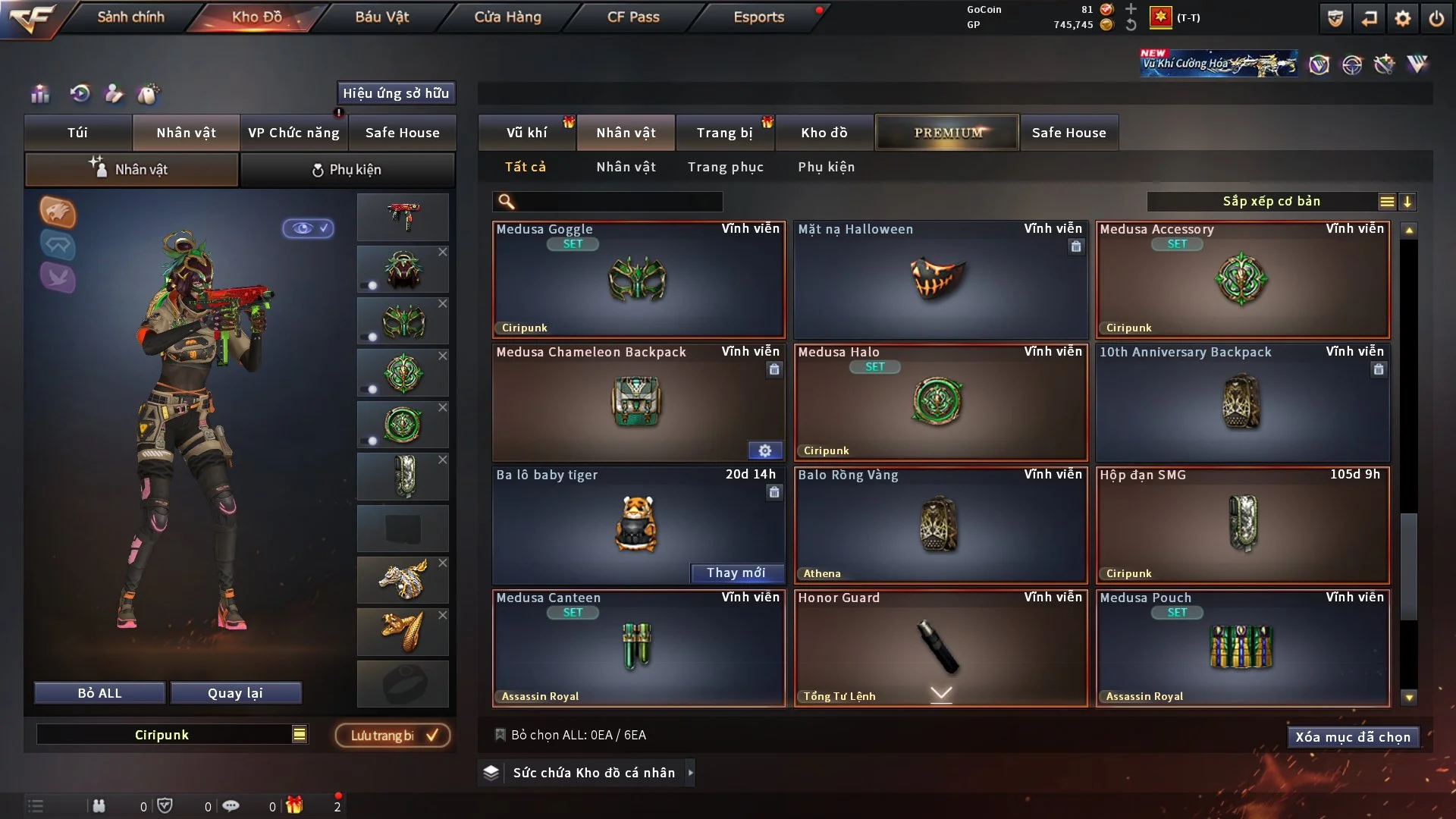The height and width of the screenshot is (819, 1456).
Task: Click Xóa mục đã chọn button
Action: pyautogui.click(x=1352, y=737)
